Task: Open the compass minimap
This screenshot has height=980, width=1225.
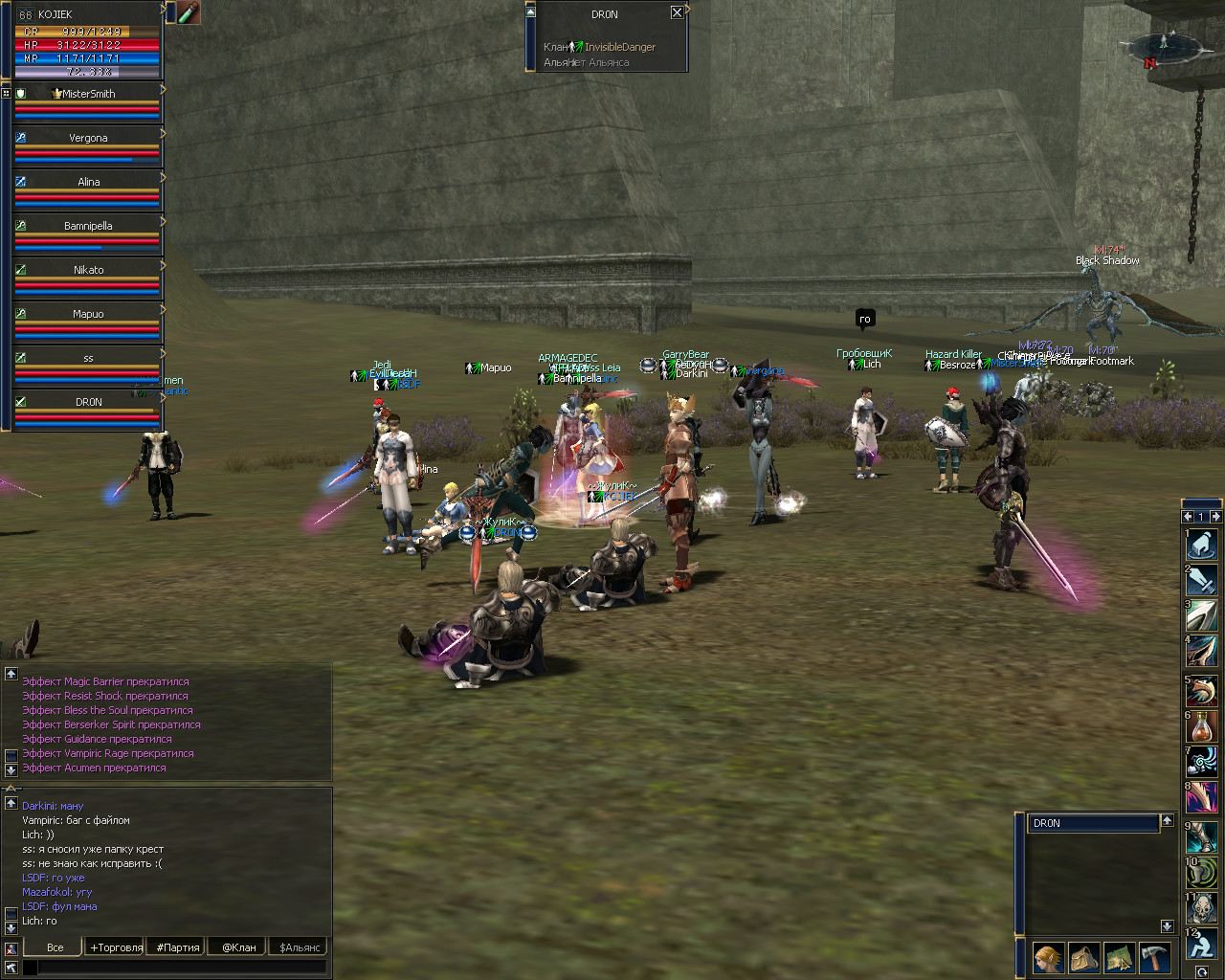Action: click(x=1164, y=45)
